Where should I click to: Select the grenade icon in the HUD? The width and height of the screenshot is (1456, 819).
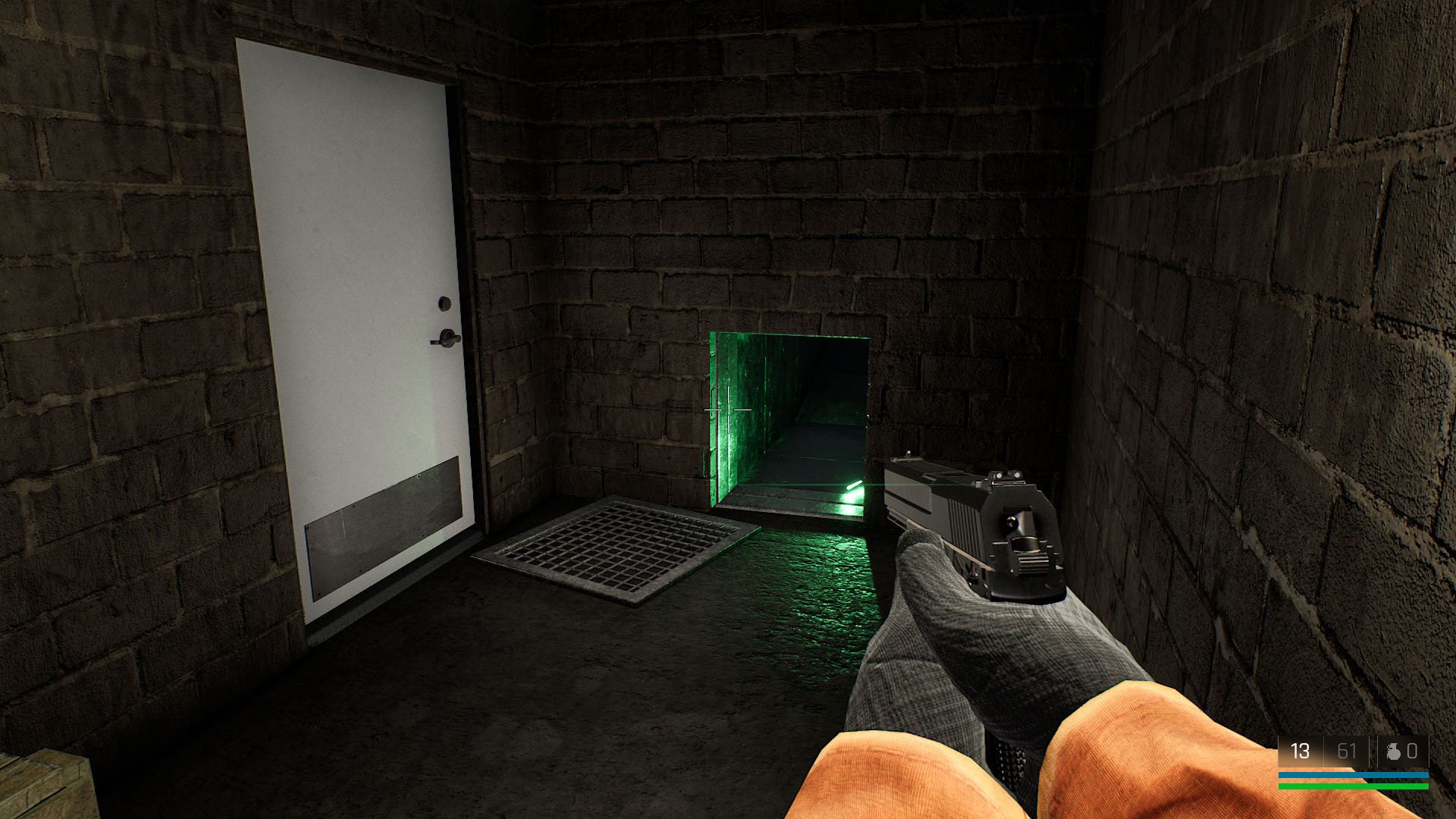(x=1393, y=751)
